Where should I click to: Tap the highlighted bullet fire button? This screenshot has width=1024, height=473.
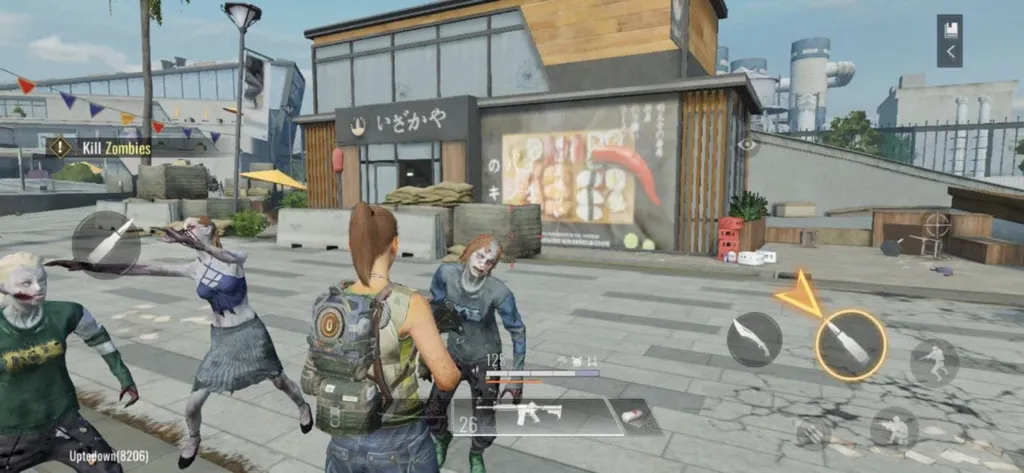point(850,345)
